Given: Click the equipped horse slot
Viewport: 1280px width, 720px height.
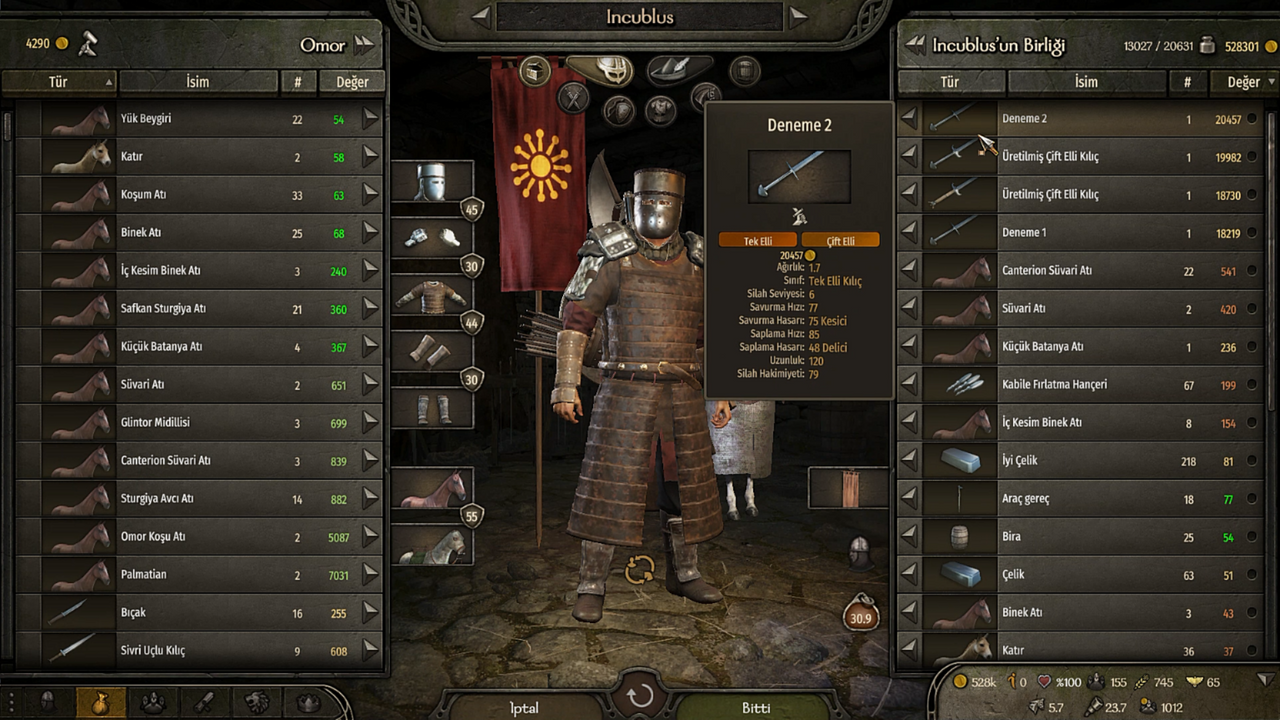Looking at the screenshot, I should click(432, 490).
